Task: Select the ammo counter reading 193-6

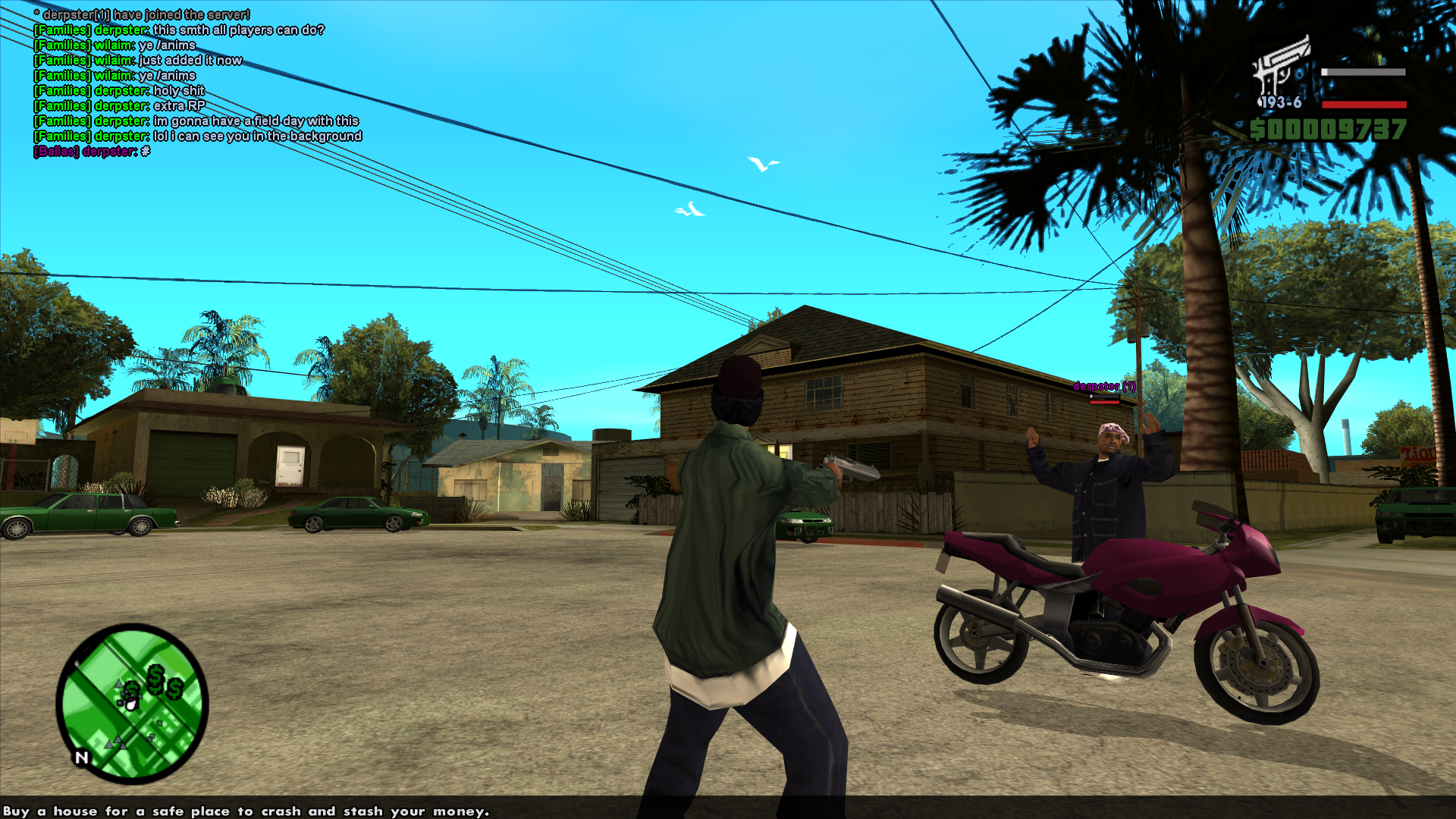Action: [1281, 102]
